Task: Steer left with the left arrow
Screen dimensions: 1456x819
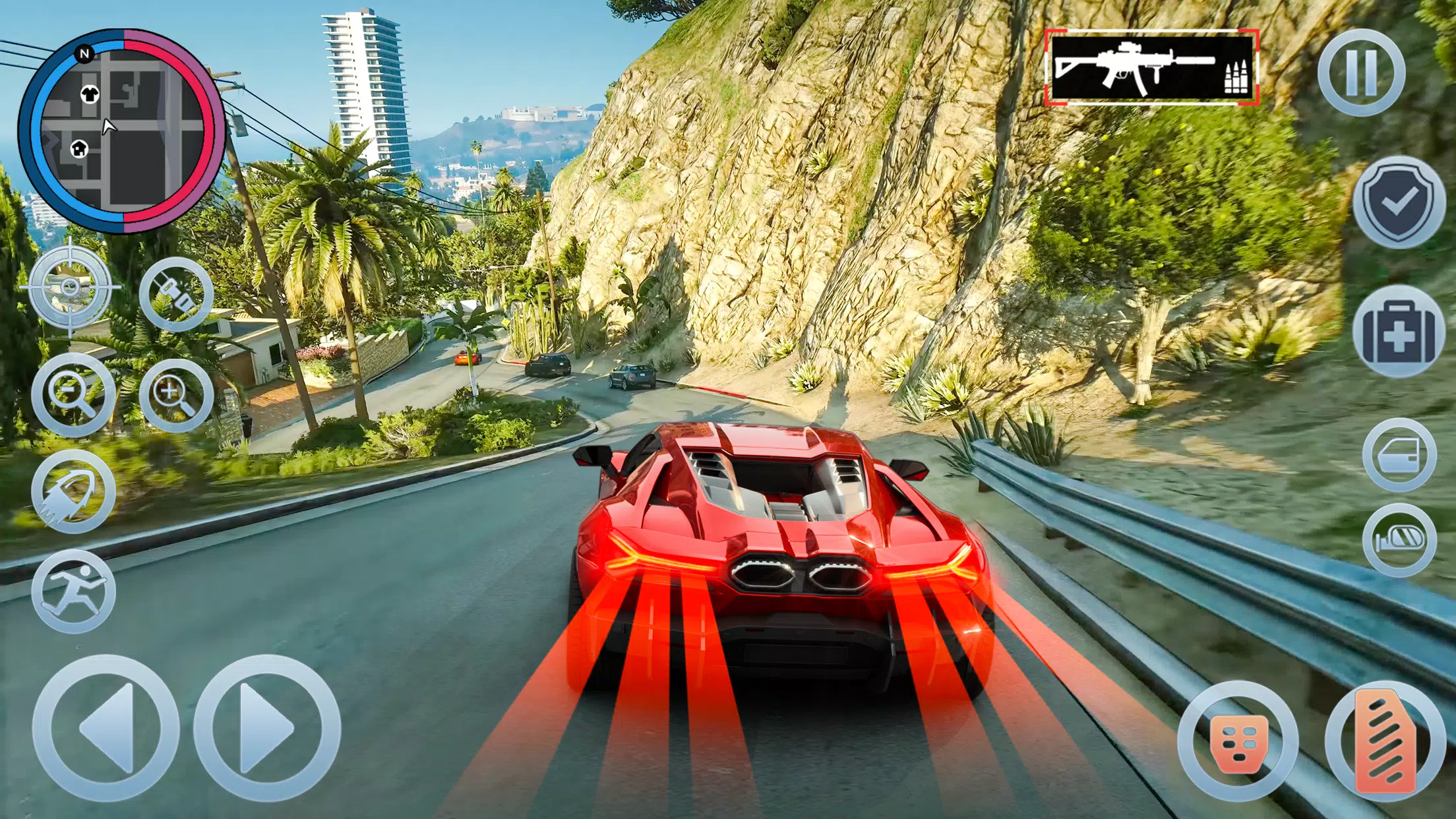Action: pyautogui.click(x=106, y=729)
